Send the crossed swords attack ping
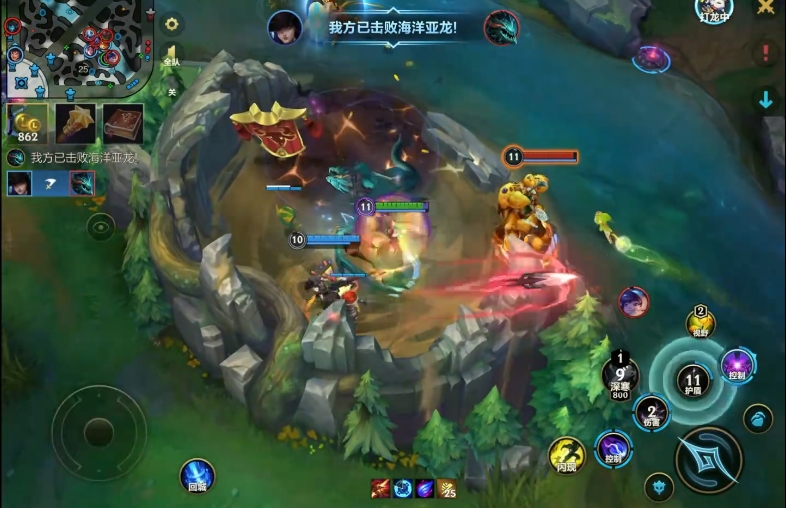The width and height of the screenshot is (786, 508). tap(766, 8)
